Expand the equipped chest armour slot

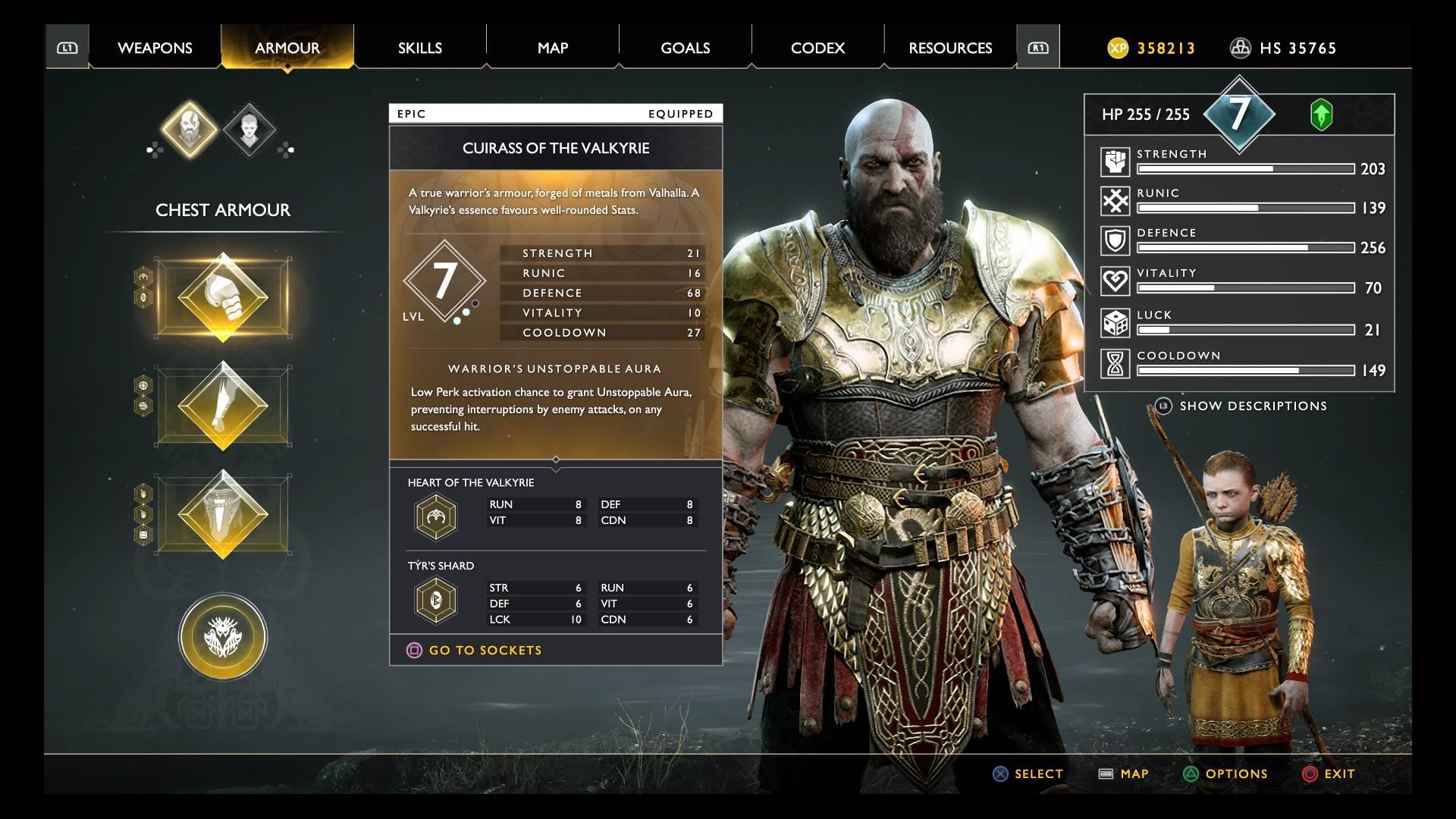(222, 296)
